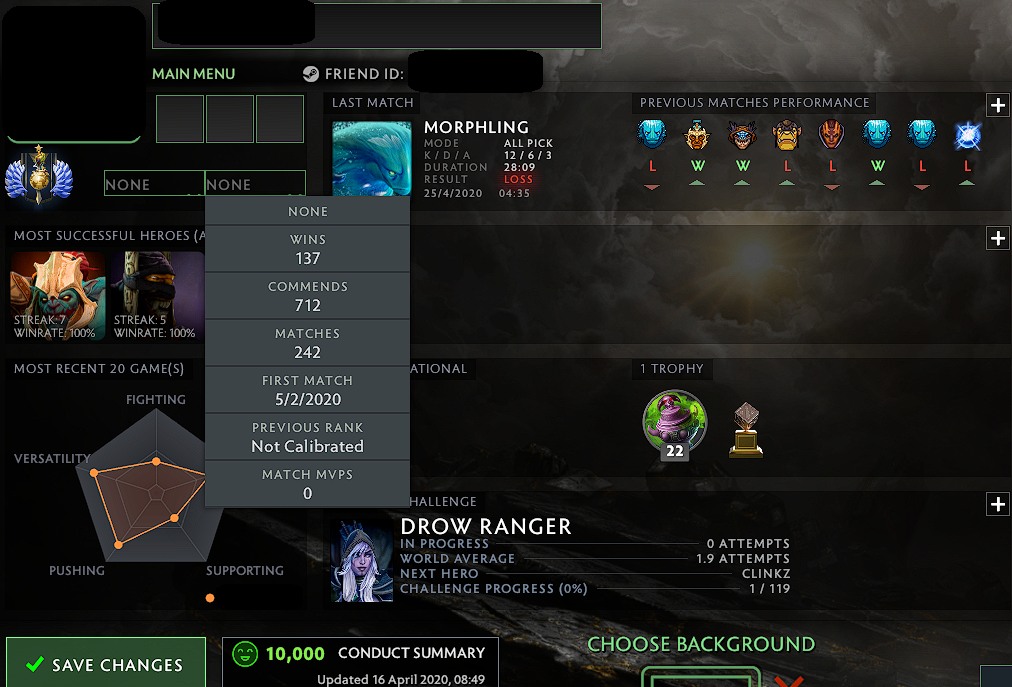This screenshot has height=687, width=1012.
Task: Expand the Previous Matches Performance panel
Action: click(x=997, y=105)
